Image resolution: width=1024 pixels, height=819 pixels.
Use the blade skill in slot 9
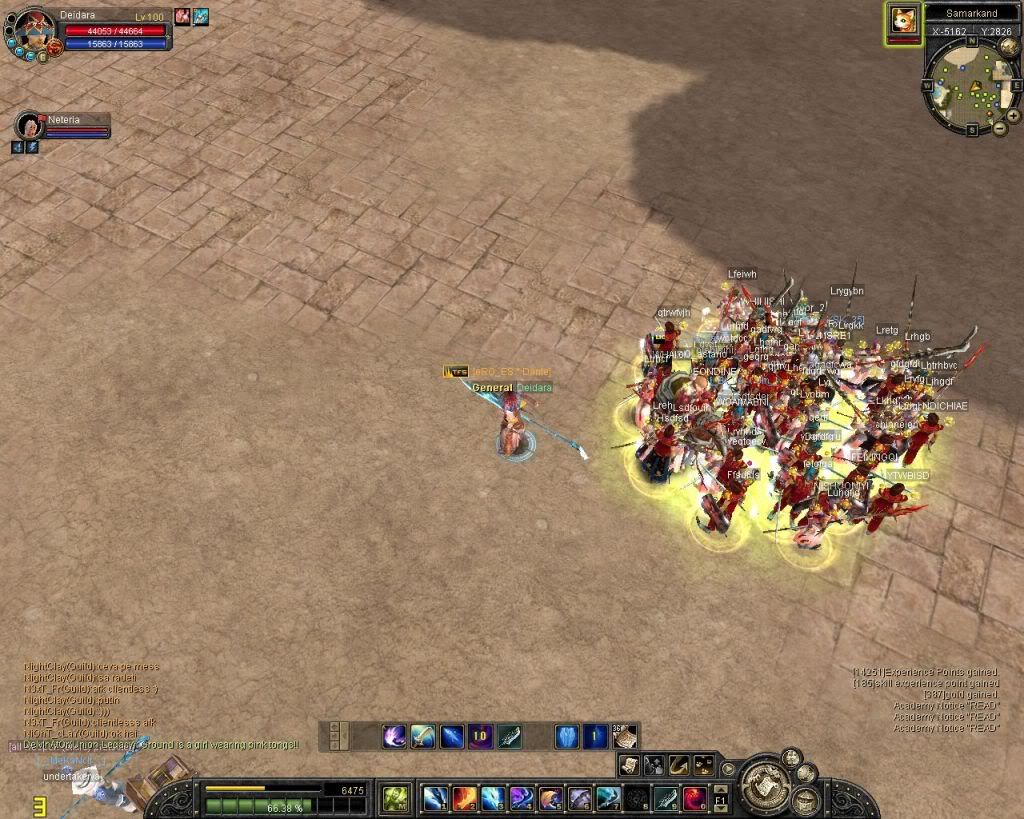point(666,798)
